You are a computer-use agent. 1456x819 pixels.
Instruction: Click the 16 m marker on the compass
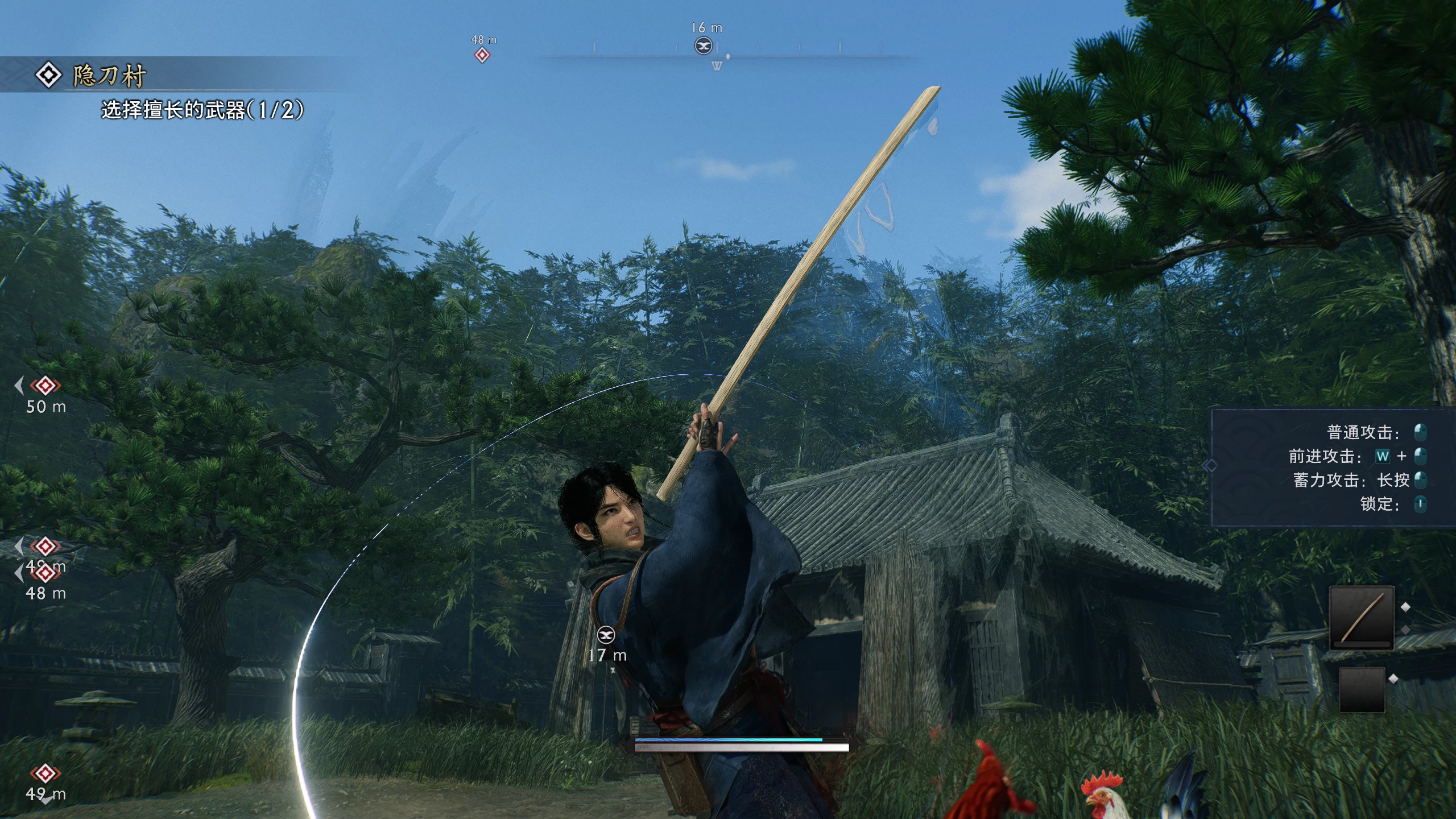click(x=704, y=45)
